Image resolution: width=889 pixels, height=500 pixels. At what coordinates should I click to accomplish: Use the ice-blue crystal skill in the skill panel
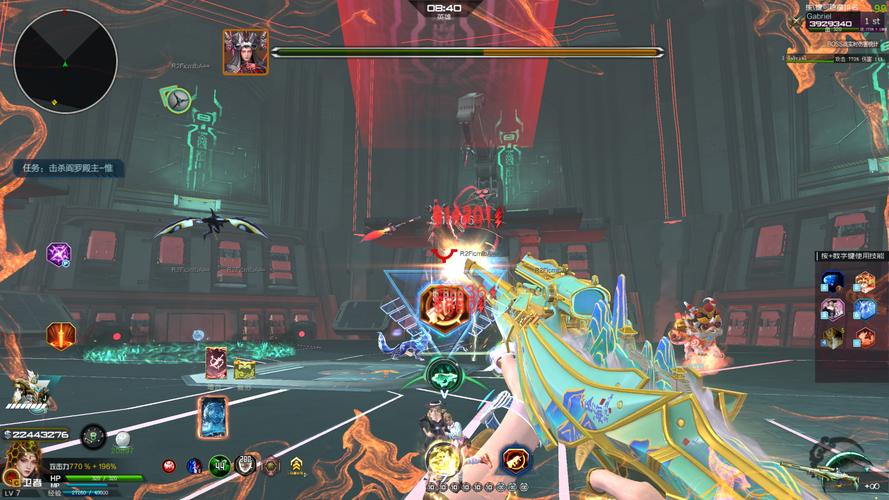(x=864, y=310)
